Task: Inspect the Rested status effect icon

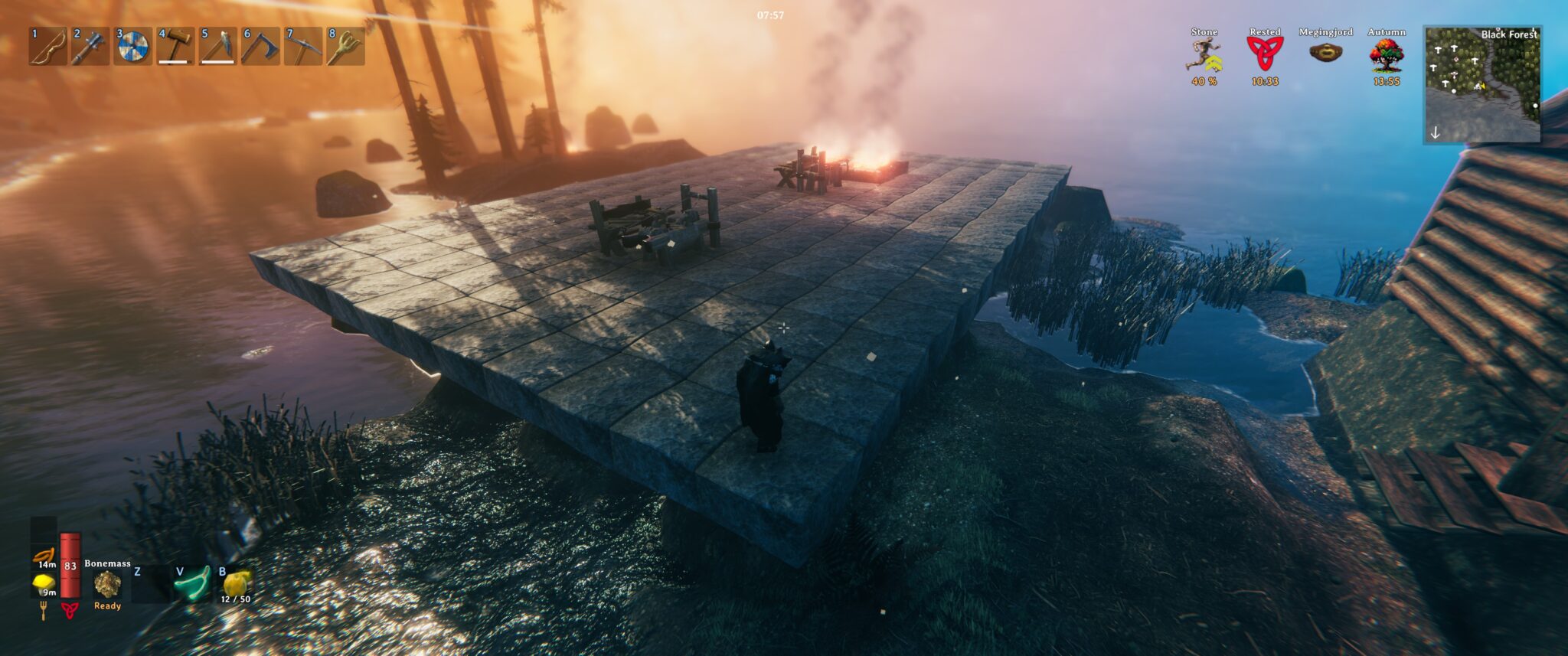Action: point(1265,52)
